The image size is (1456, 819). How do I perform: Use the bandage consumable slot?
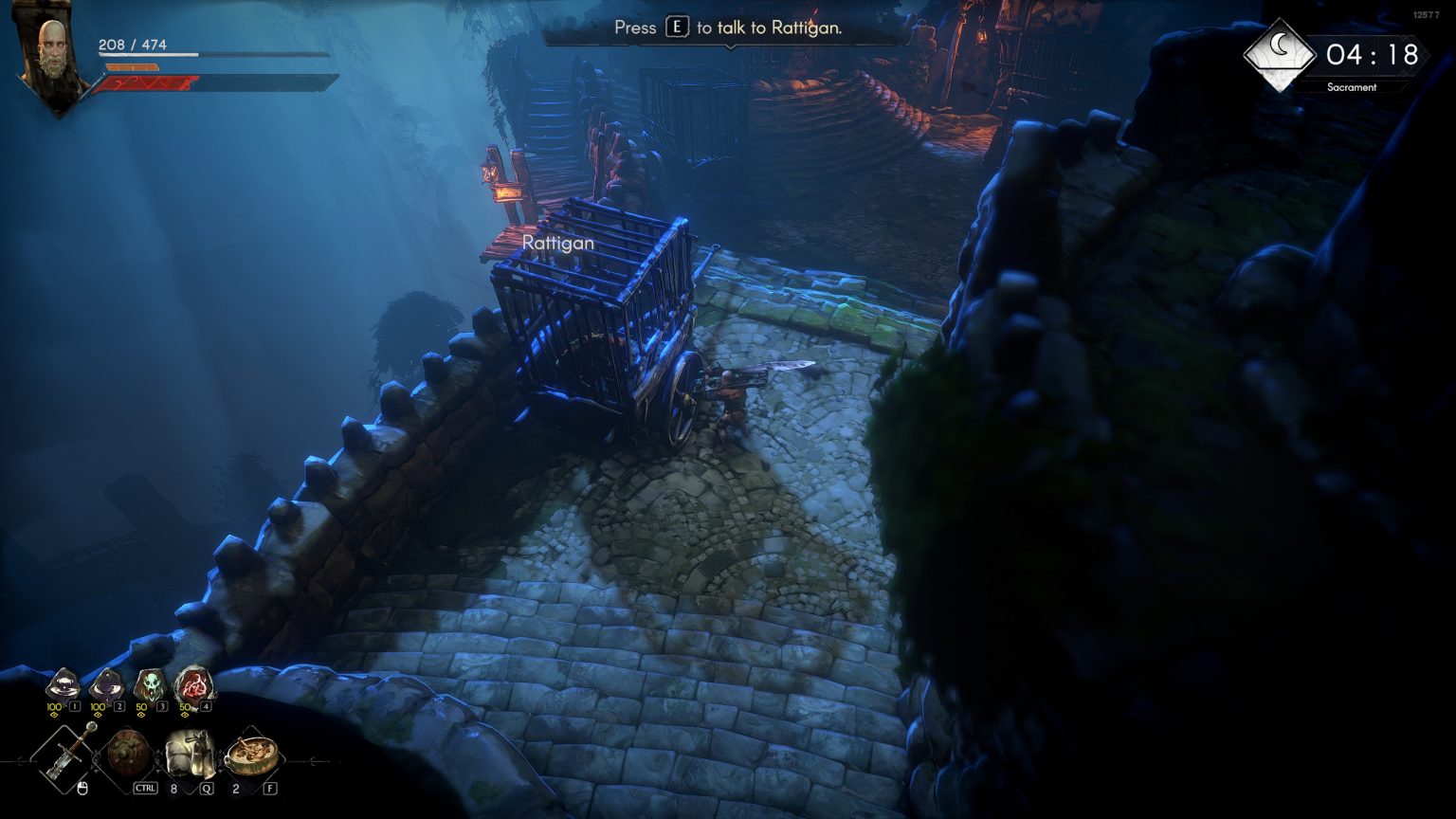[x=189, y=754]
